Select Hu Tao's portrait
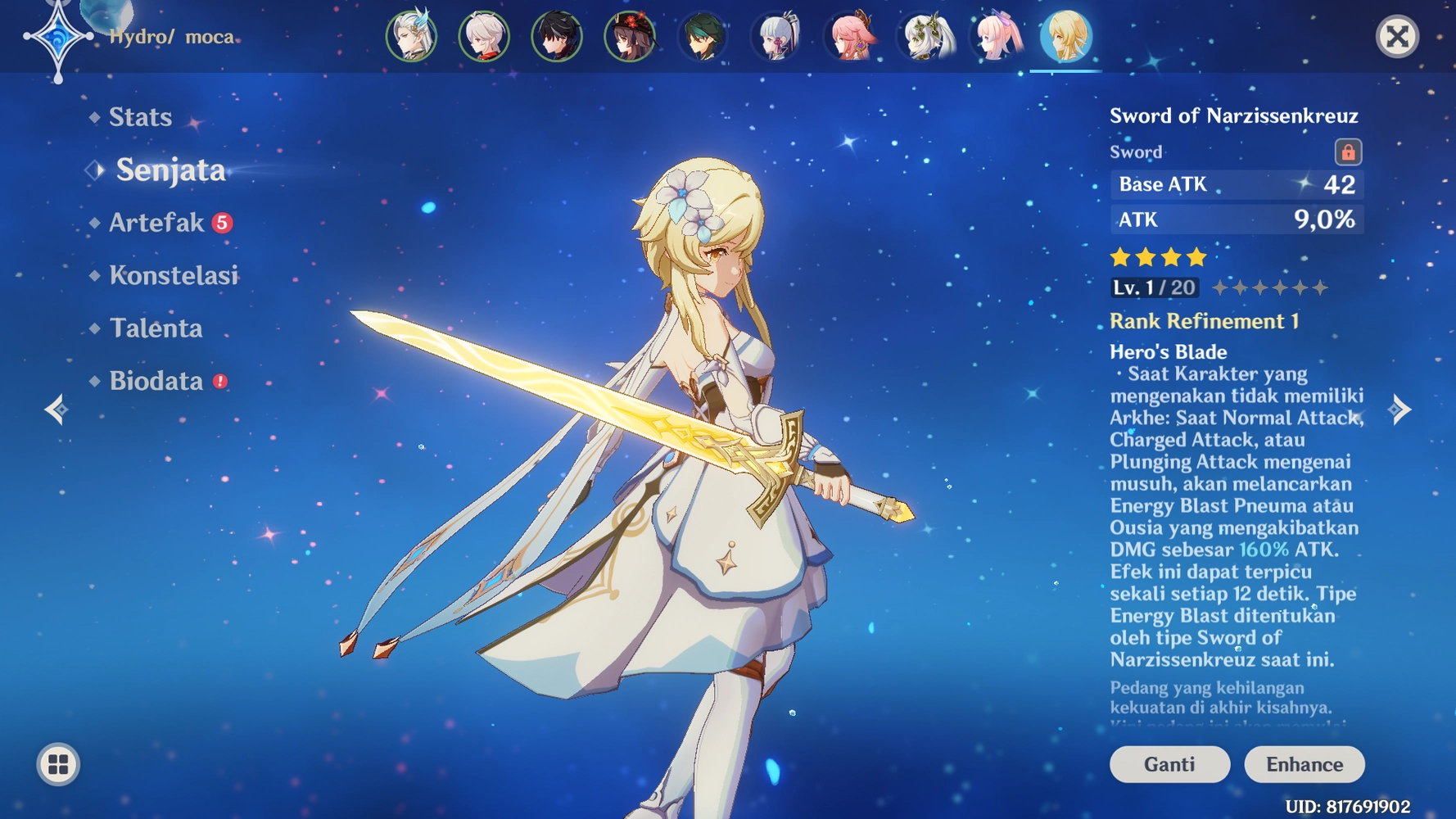 (630, 37)
